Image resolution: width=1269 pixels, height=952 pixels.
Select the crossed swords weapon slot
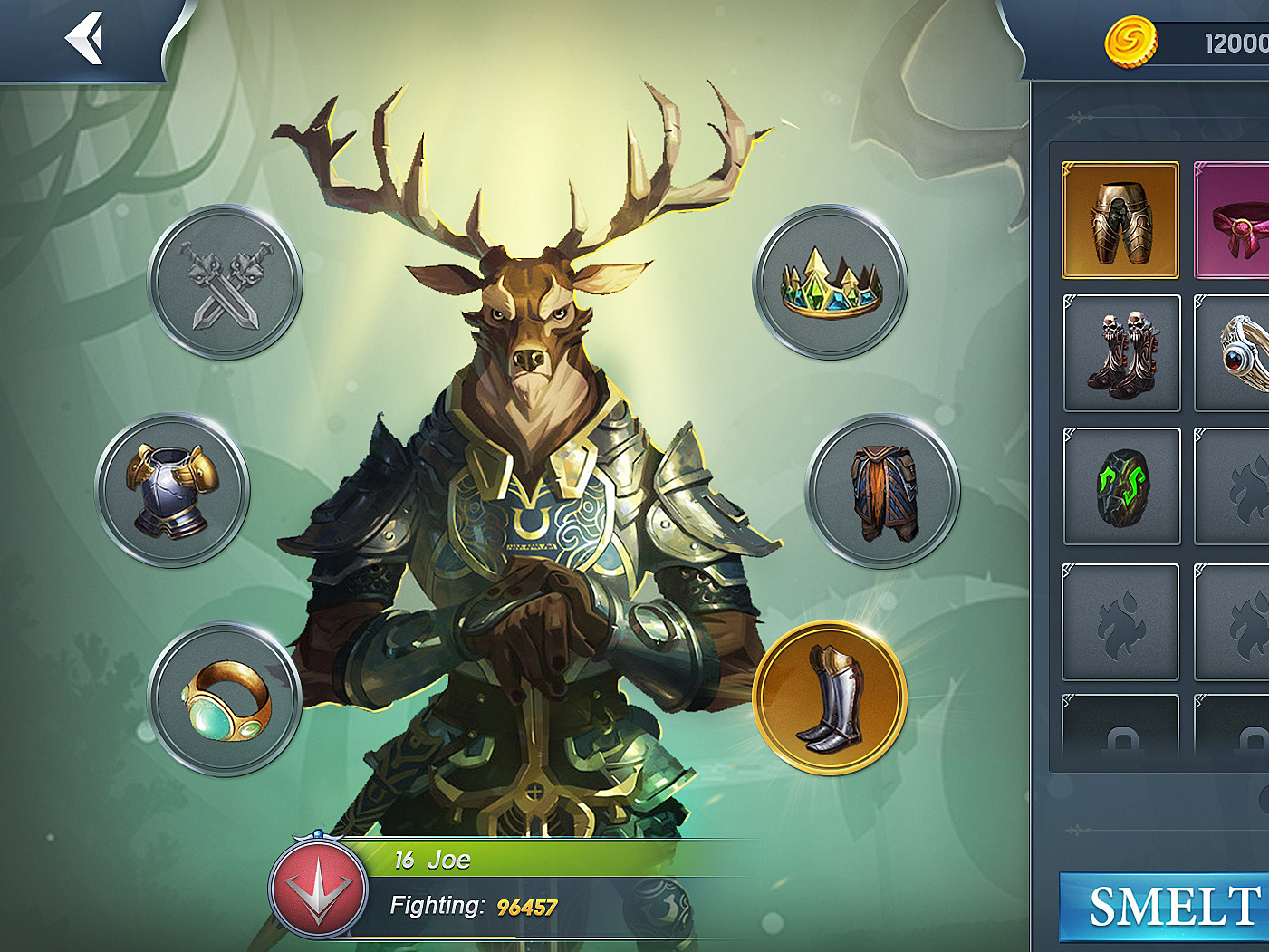(x=226, y=283)
